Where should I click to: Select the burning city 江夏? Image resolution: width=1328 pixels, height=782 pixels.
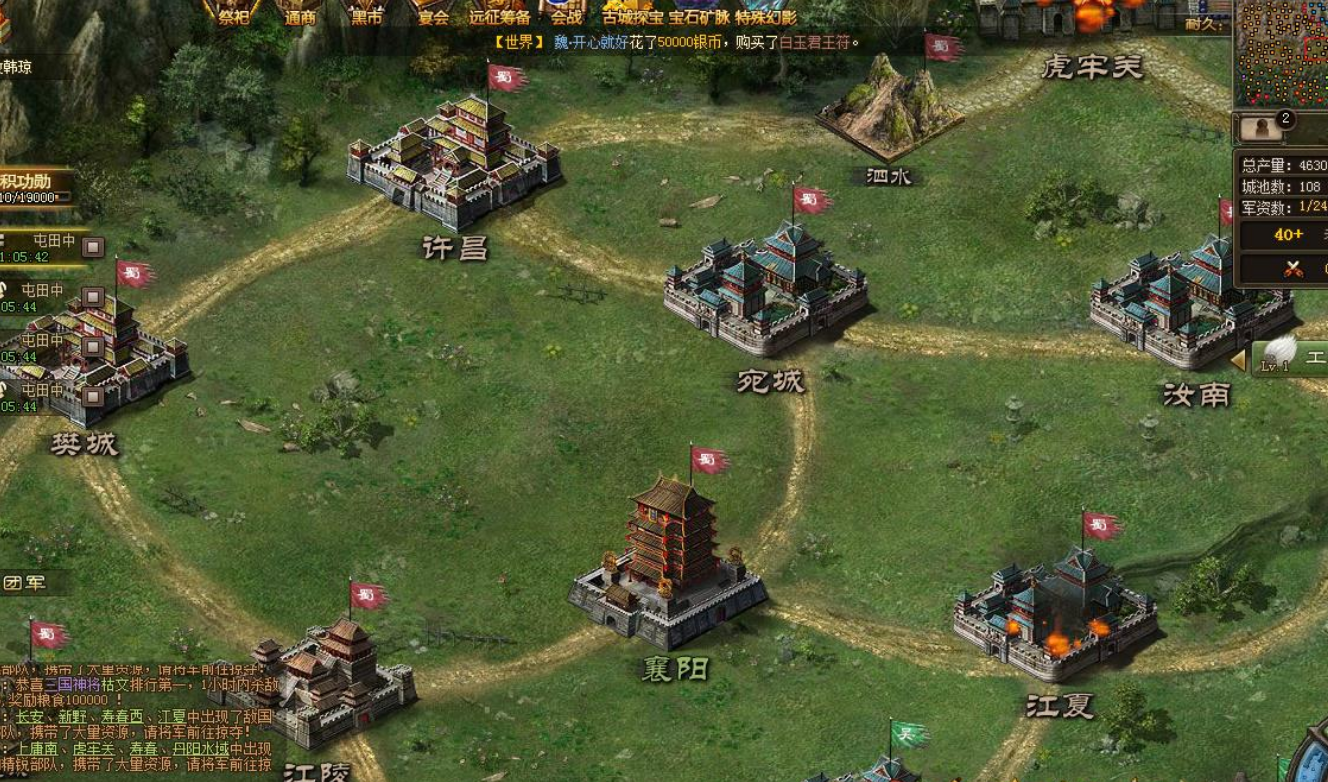(x=1055, y=612)
